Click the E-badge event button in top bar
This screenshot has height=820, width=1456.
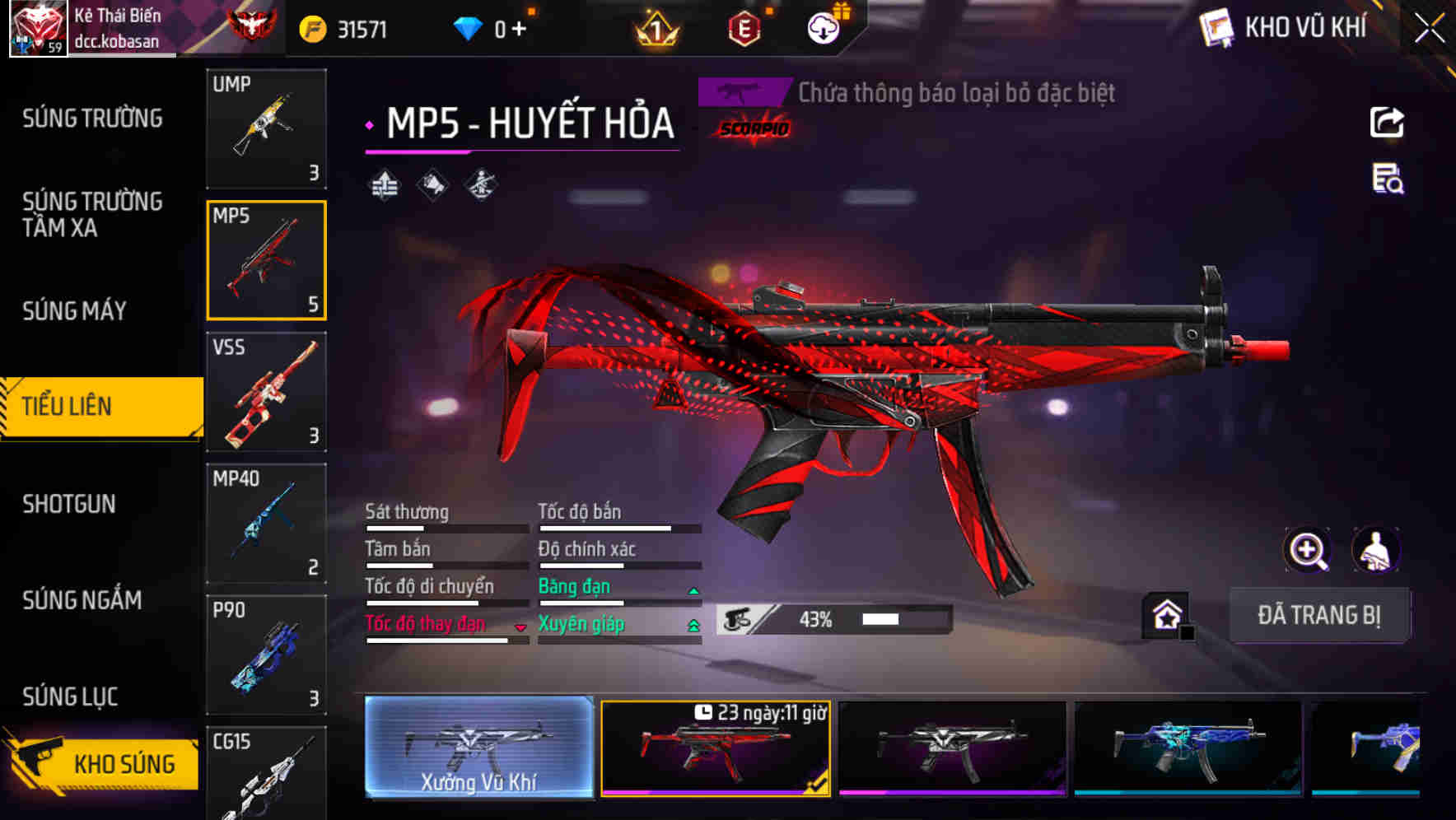(742, 27)
